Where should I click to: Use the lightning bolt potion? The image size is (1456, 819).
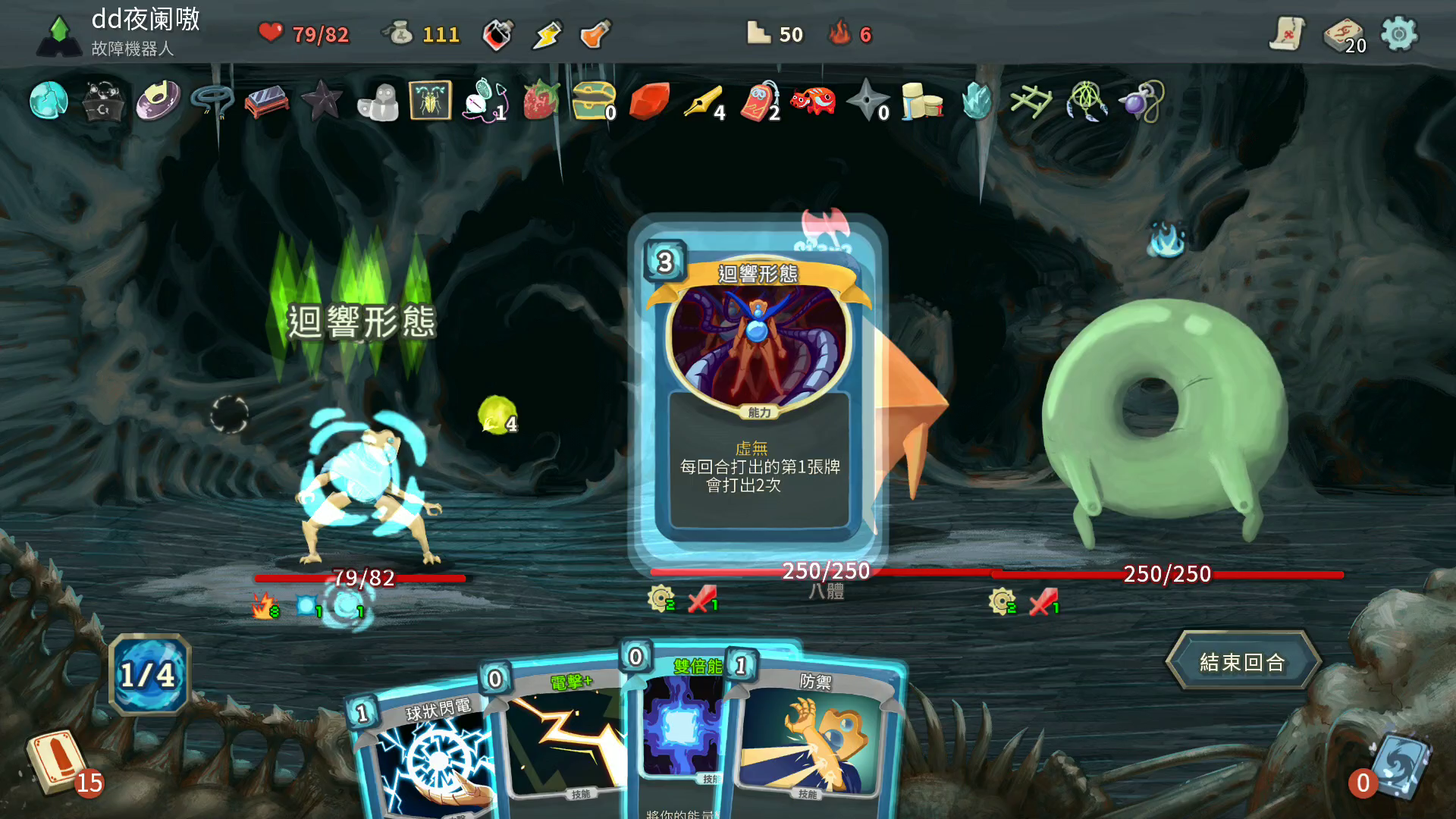(547, 34)
